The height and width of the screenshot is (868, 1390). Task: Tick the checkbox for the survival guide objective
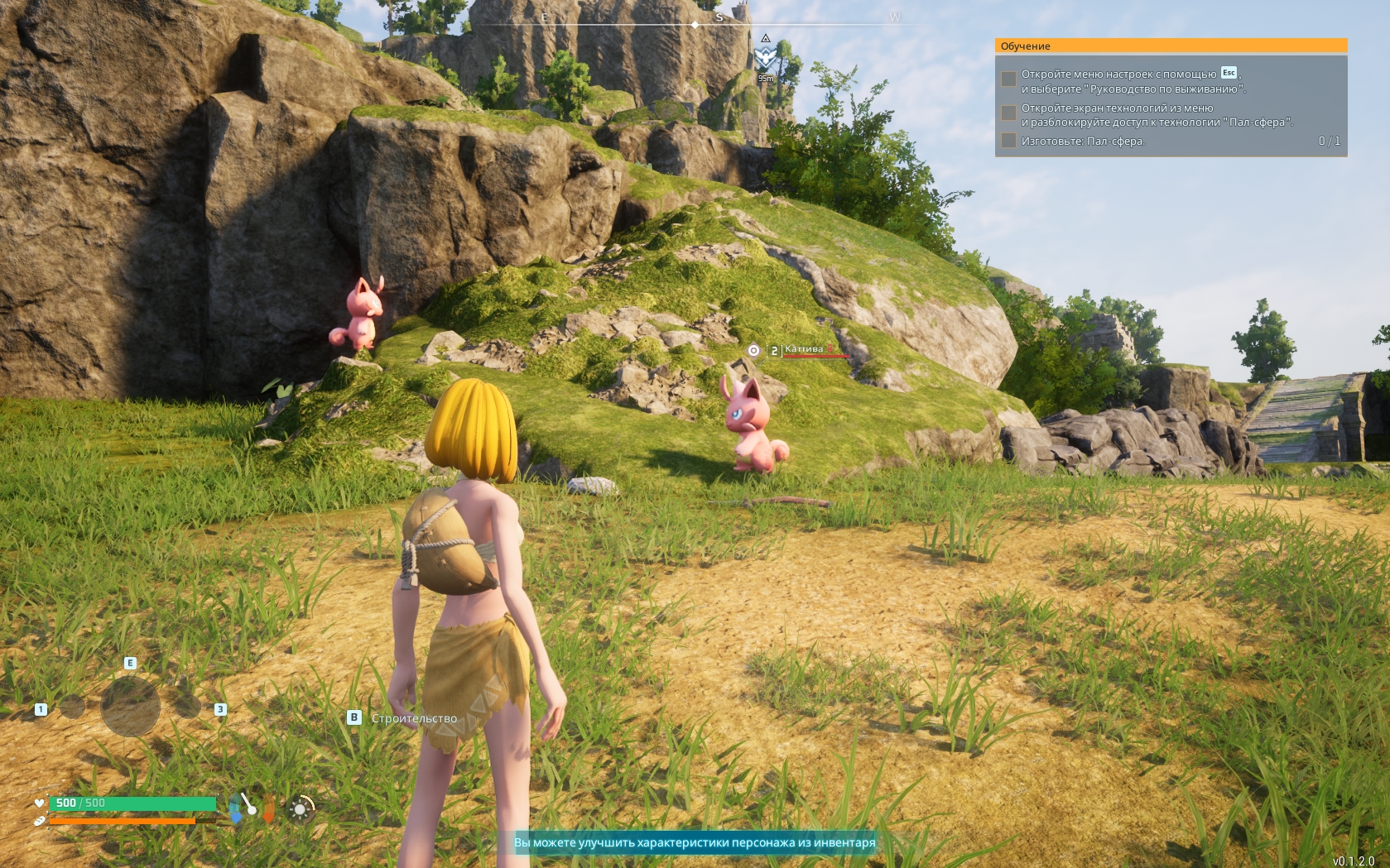click(1008, 79)
